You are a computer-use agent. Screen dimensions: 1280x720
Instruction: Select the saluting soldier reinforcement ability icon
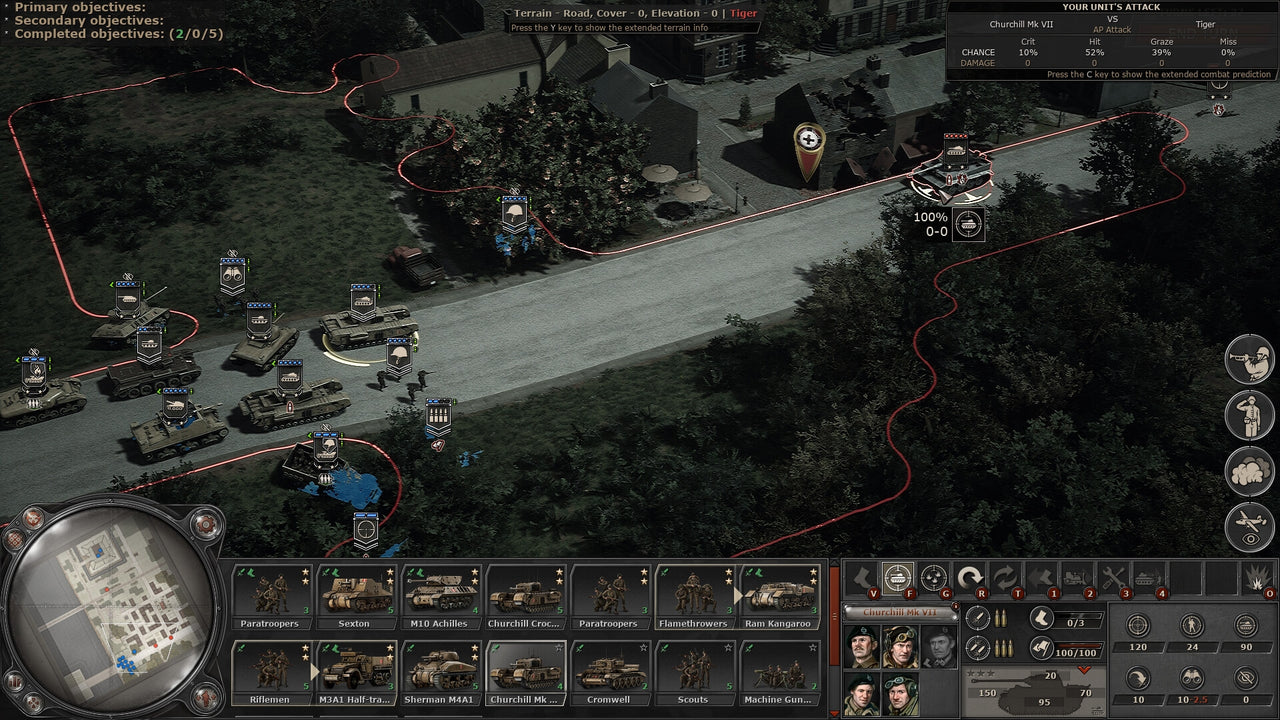coord(1249,413)
